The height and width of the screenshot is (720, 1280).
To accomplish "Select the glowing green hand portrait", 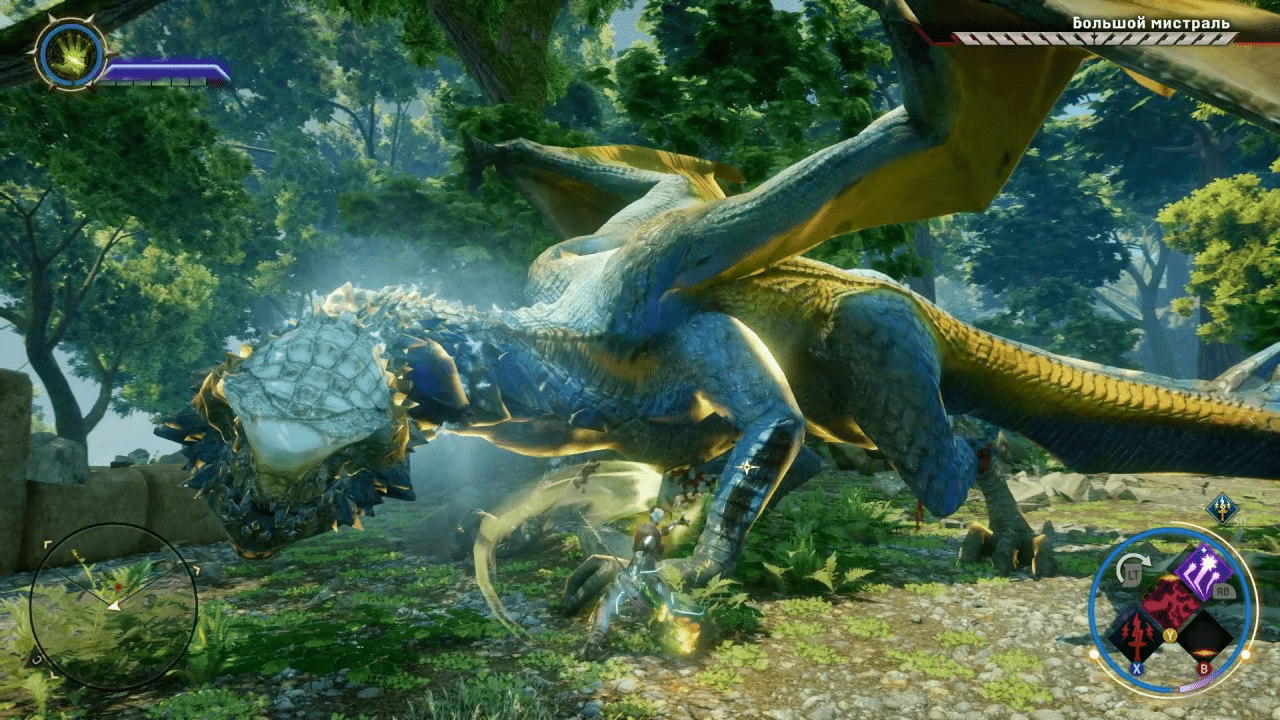I will tap(70, 54).
